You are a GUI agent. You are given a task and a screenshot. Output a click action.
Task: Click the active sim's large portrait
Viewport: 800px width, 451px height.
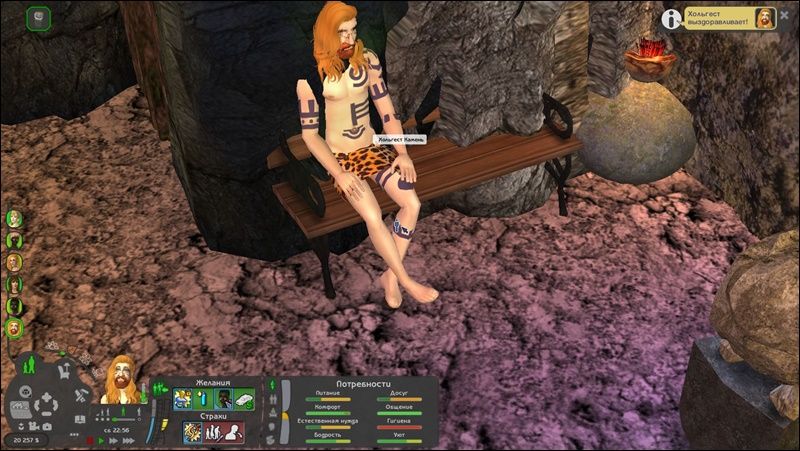[120, 381]
